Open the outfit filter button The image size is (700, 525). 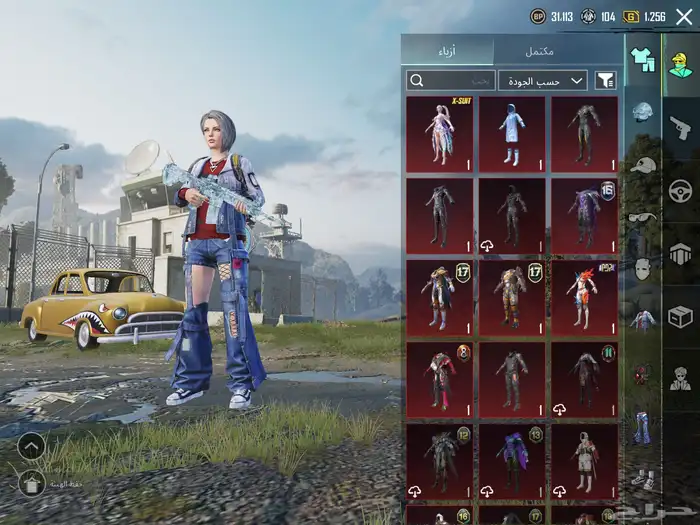click(605, 80)
